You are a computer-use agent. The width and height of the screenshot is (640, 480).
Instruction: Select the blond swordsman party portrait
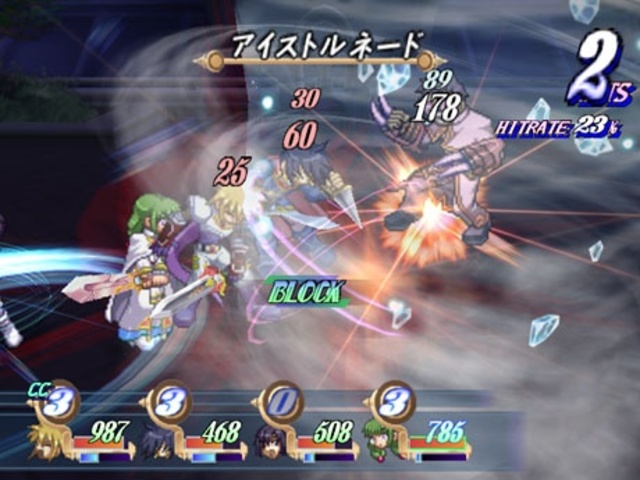coord(46,441)
